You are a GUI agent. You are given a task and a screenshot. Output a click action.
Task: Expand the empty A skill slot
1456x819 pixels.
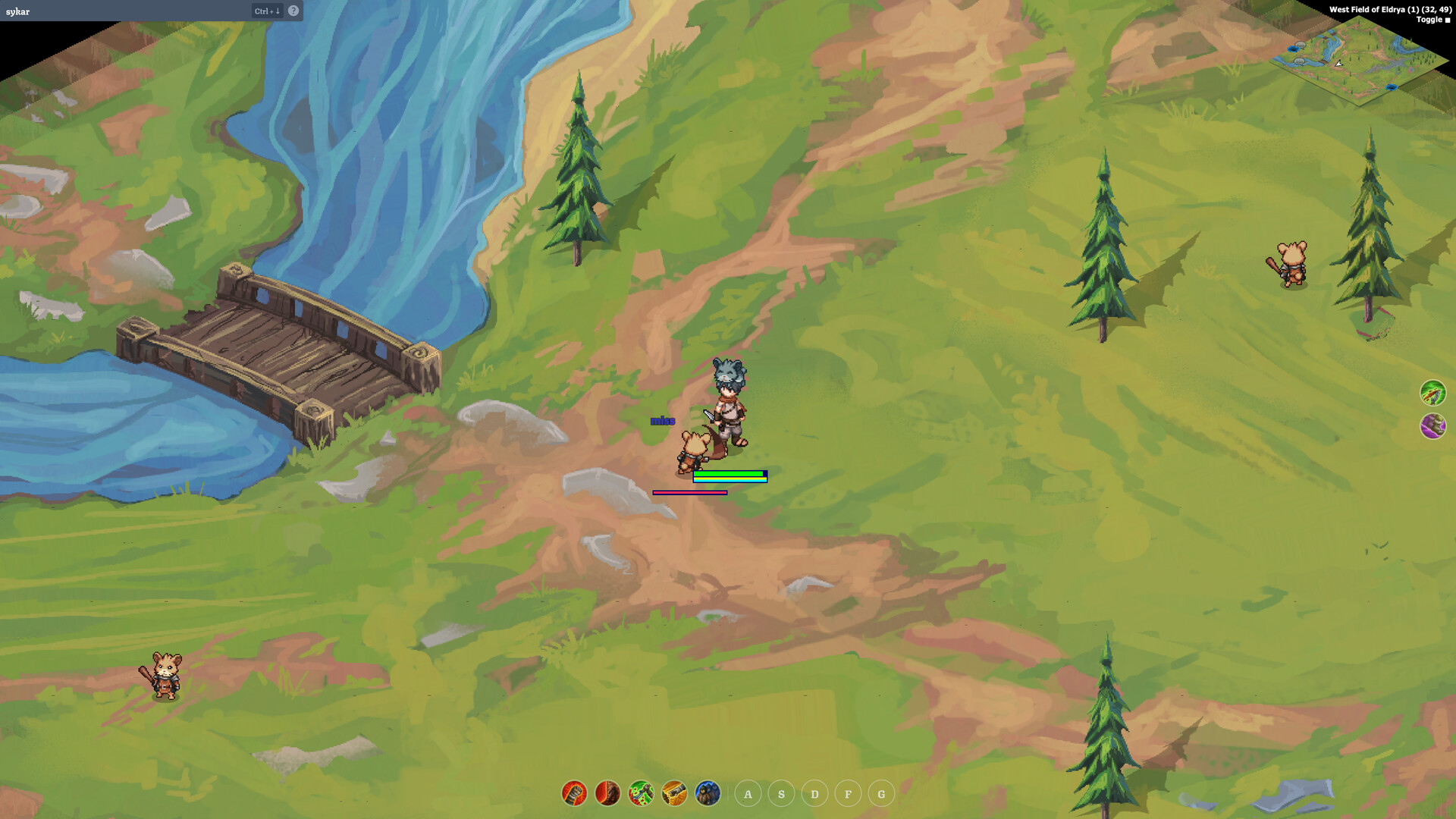click(747, 794)
